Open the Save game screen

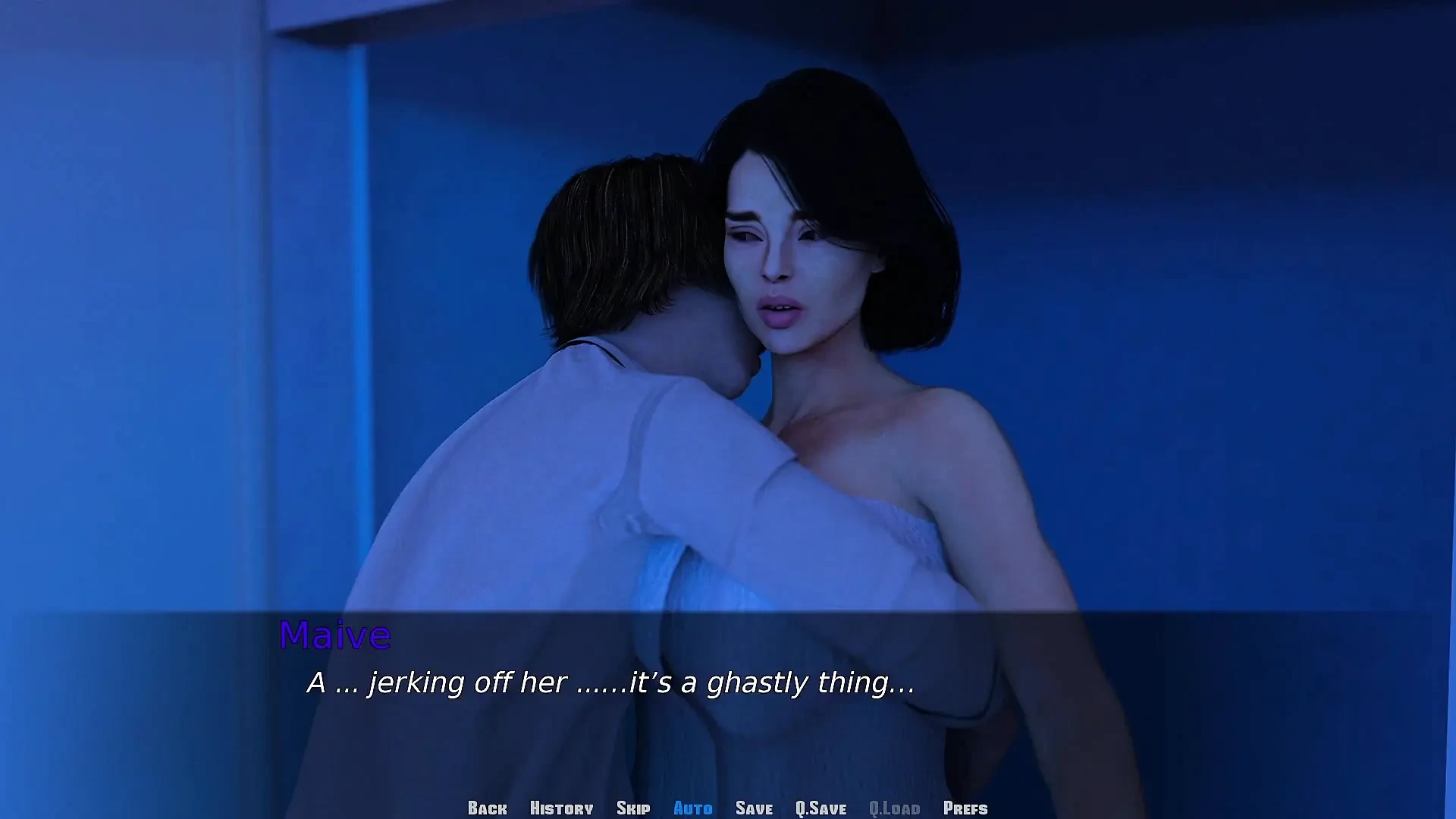coord(754,808)
